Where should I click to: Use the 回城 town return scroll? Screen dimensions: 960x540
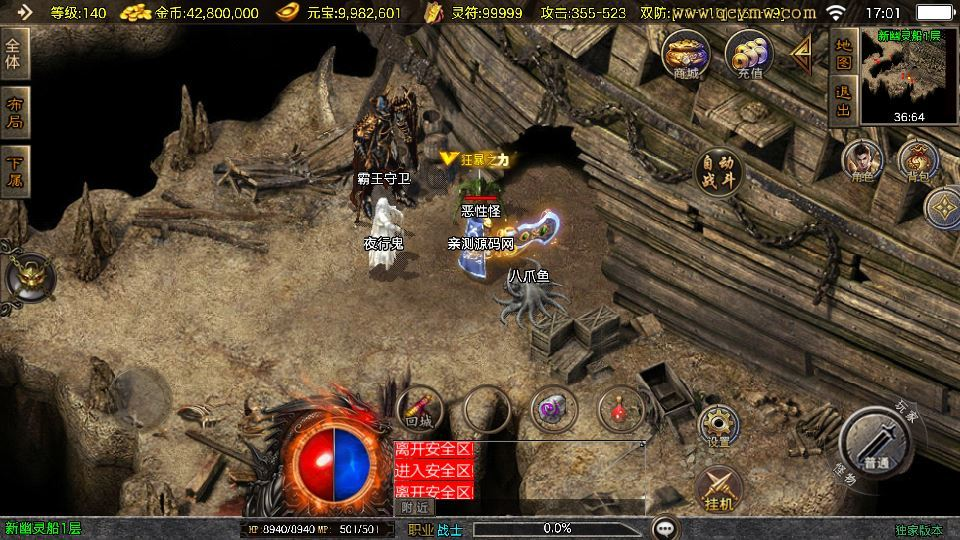pyautogui.click(x=419, y=408)
